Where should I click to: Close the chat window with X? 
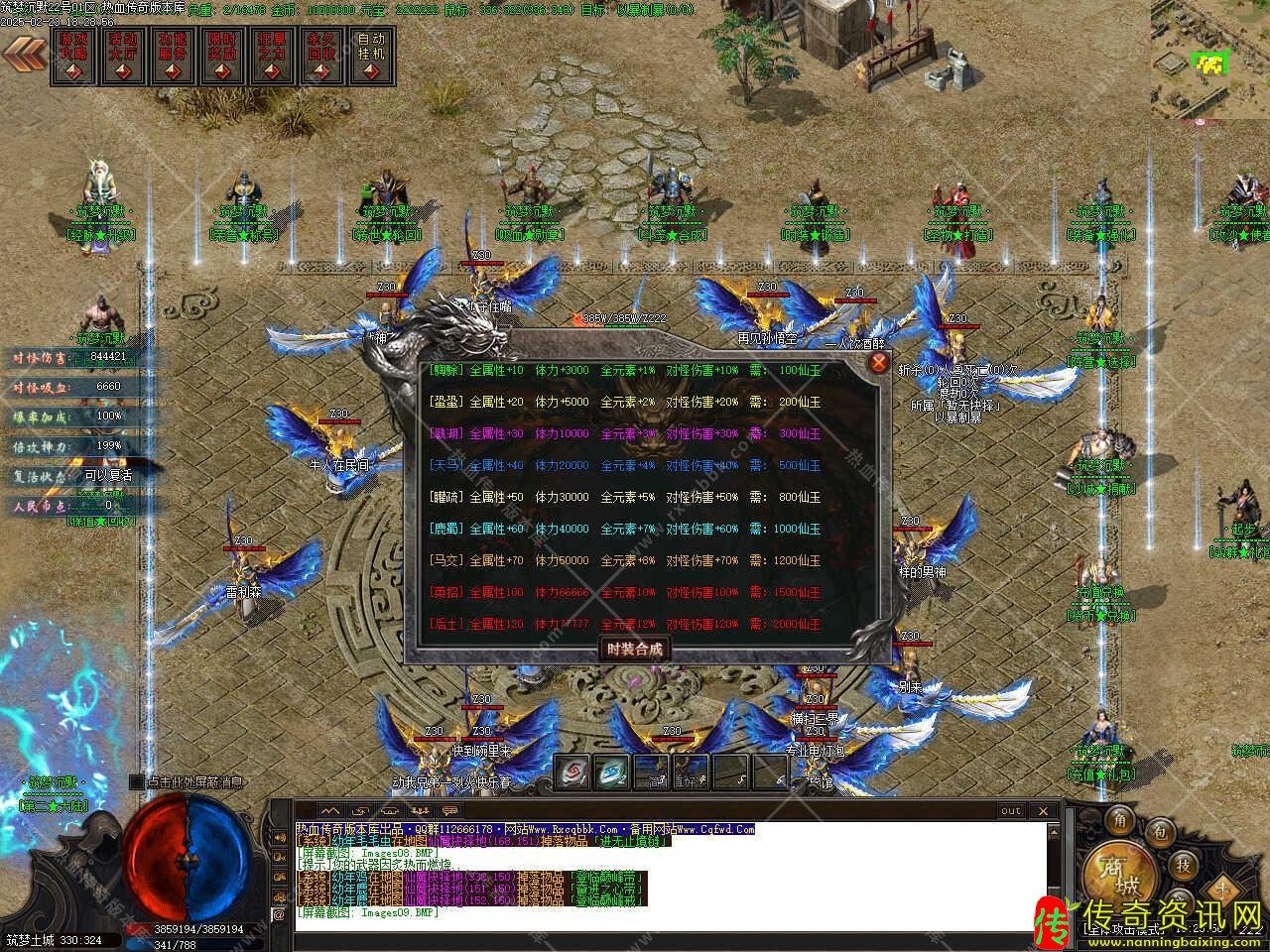tap(1044, 811)
